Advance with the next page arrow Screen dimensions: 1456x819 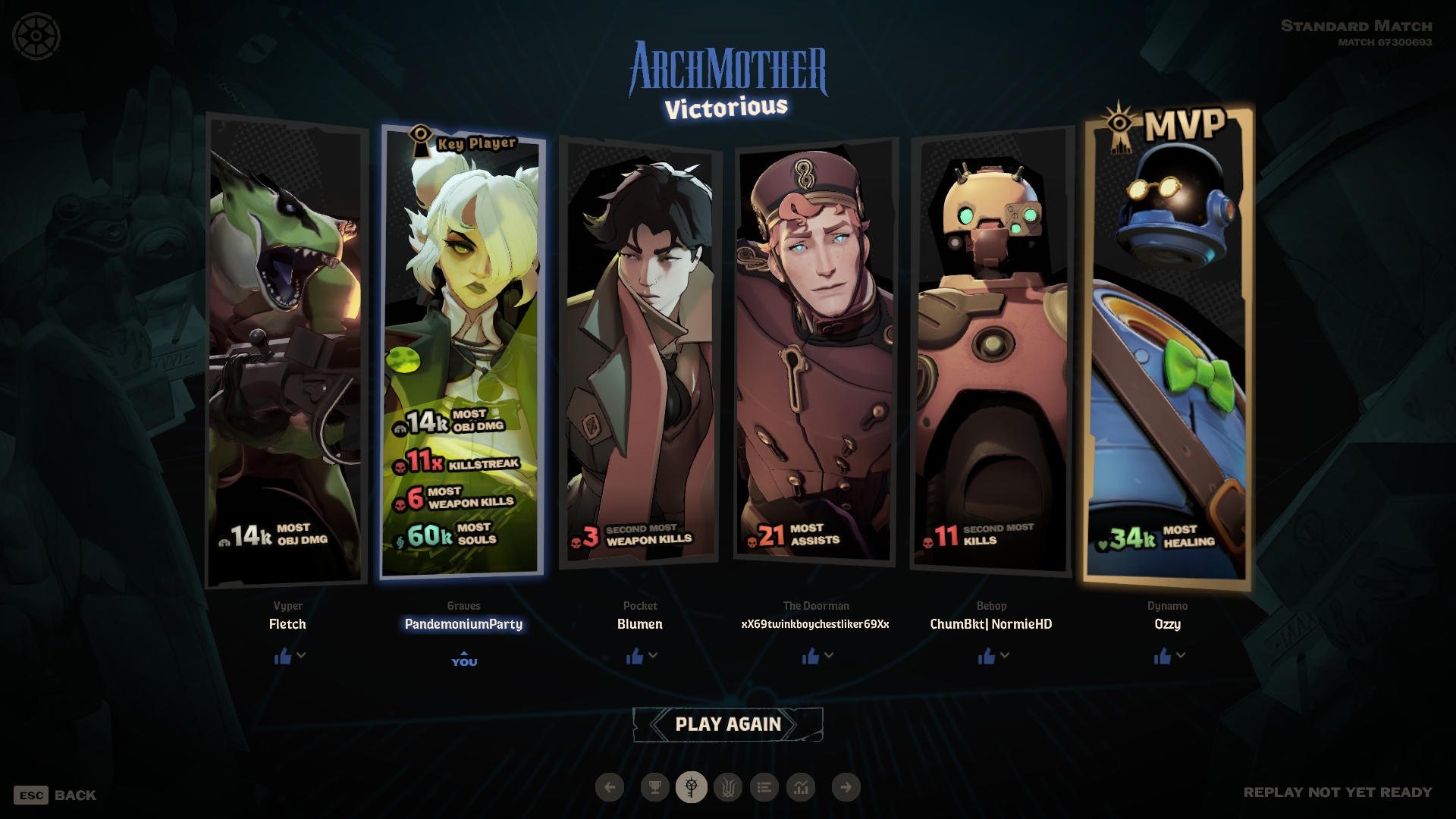point(846,787)
